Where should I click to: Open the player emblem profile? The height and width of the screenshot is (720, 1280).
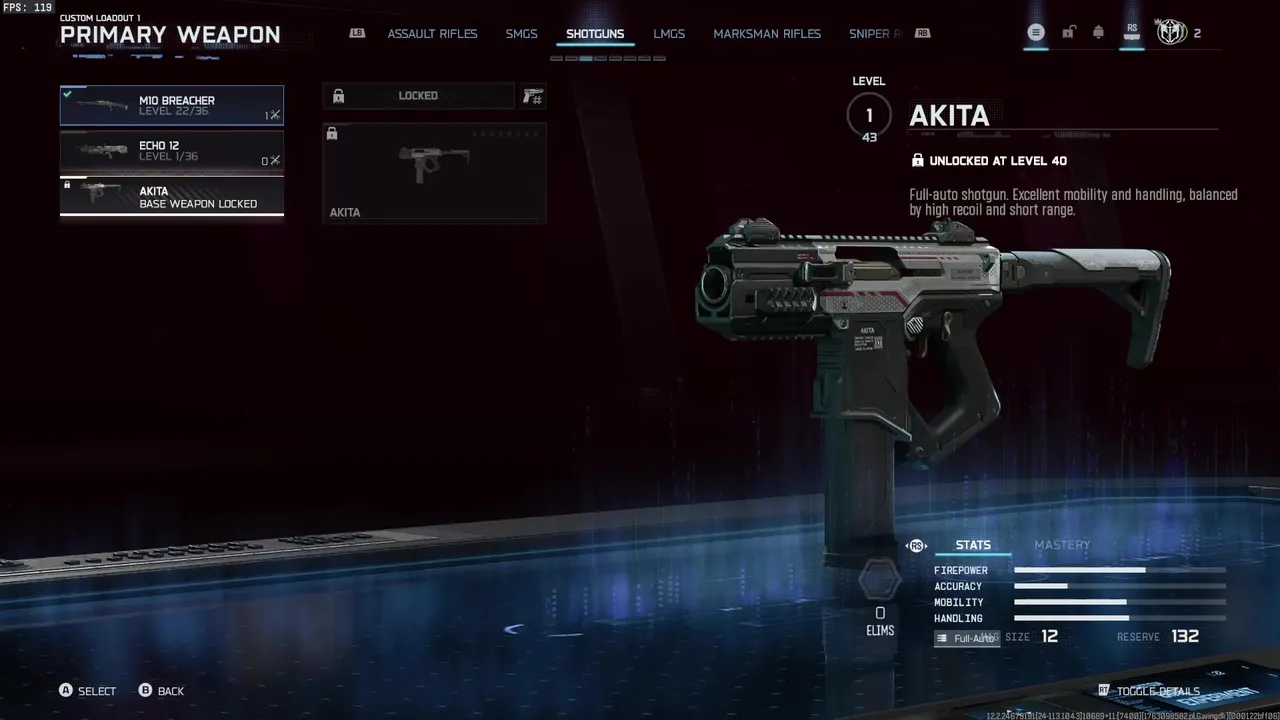[x=1170, y=33]
